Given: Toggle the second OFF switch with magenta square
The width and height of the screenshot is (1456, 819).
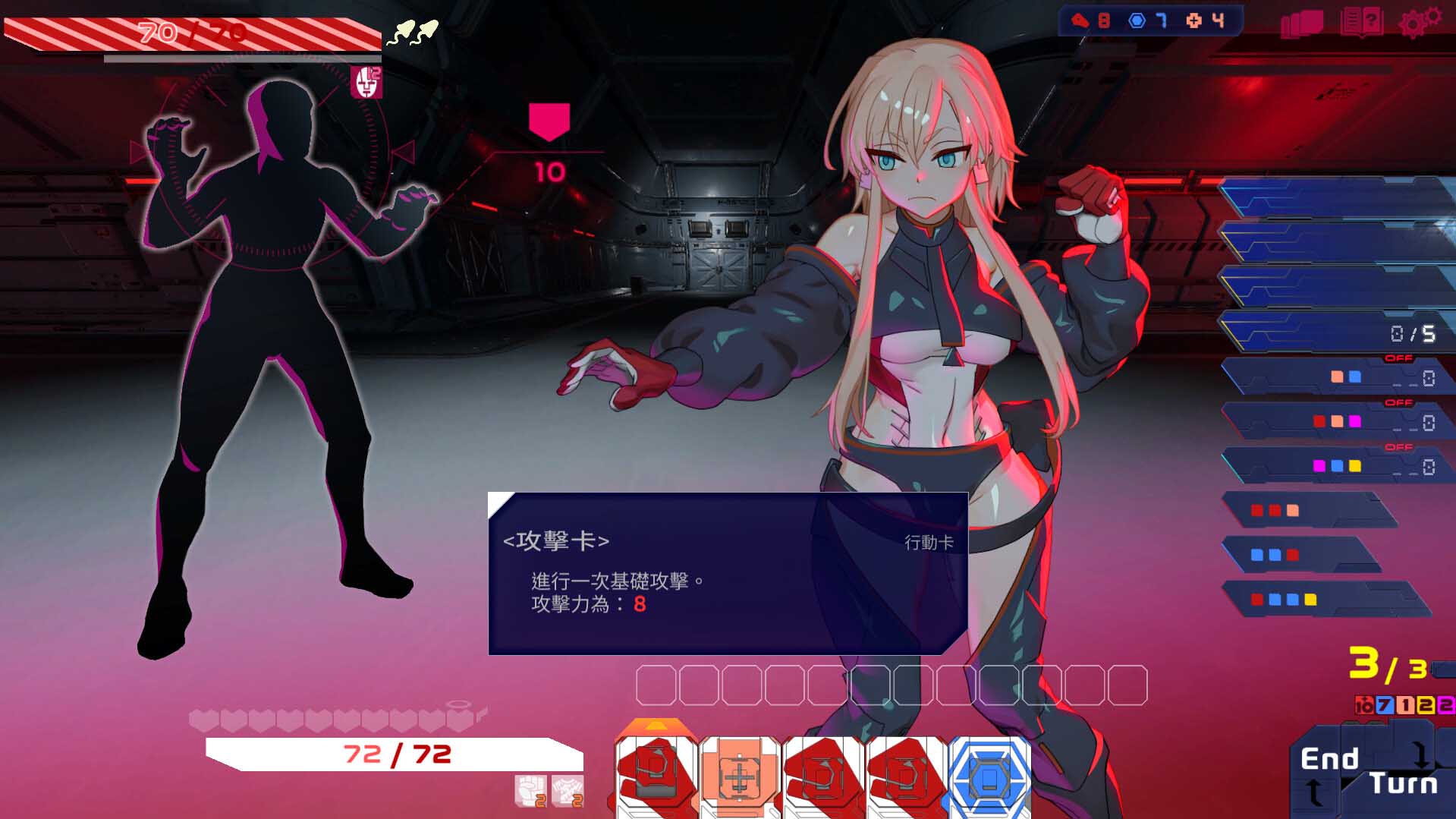Looking at the screenshot, I should click(1398, 402).
